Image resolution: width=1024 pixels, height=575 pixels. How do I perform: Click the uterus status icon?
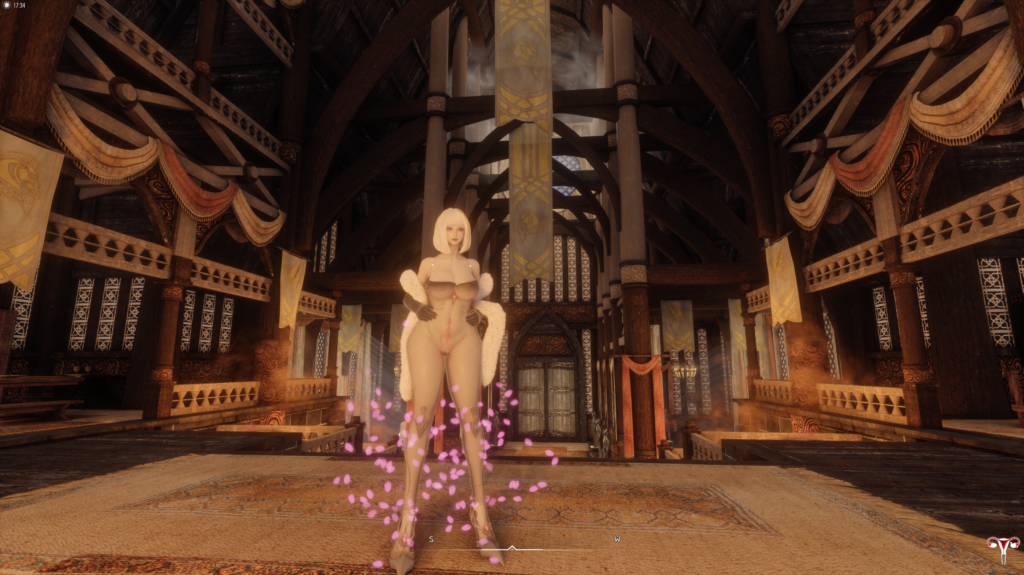[x=1002, y=548]
